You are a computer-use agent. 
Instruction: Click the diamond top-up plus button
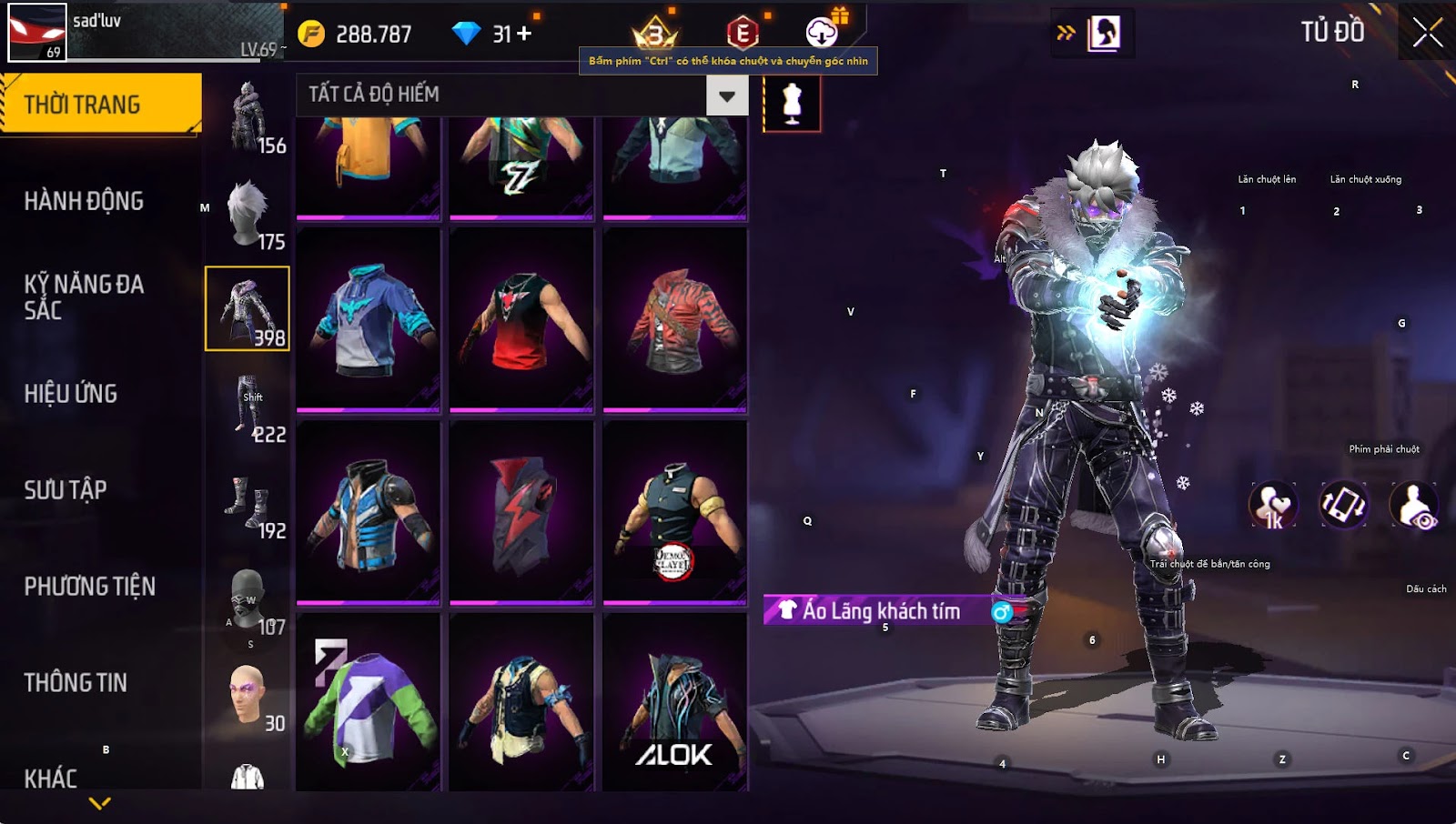pyautogui.click(x=524, y=34)
